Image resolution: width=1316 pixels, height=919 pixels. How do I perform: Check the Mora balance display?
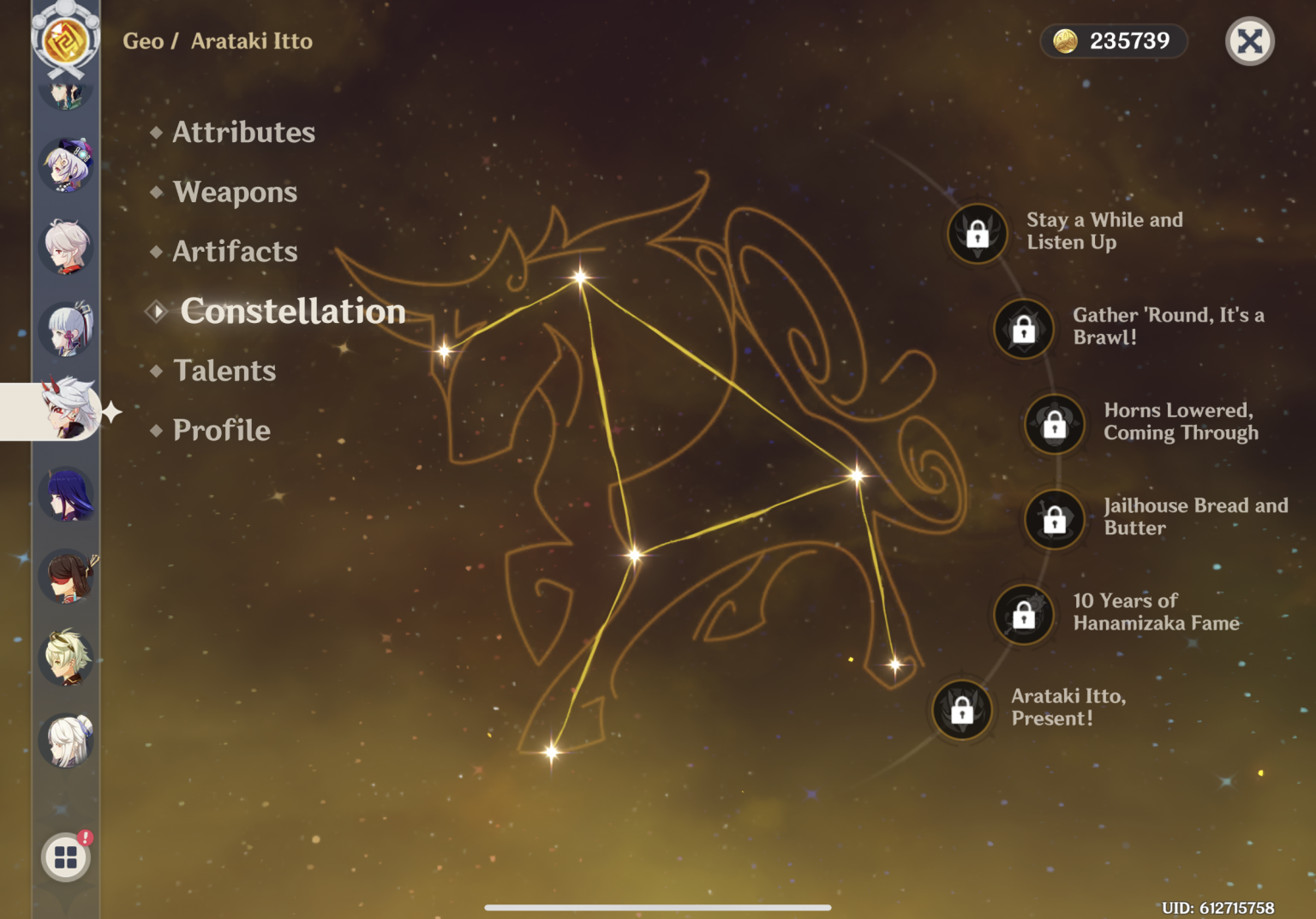[1113, 40]
